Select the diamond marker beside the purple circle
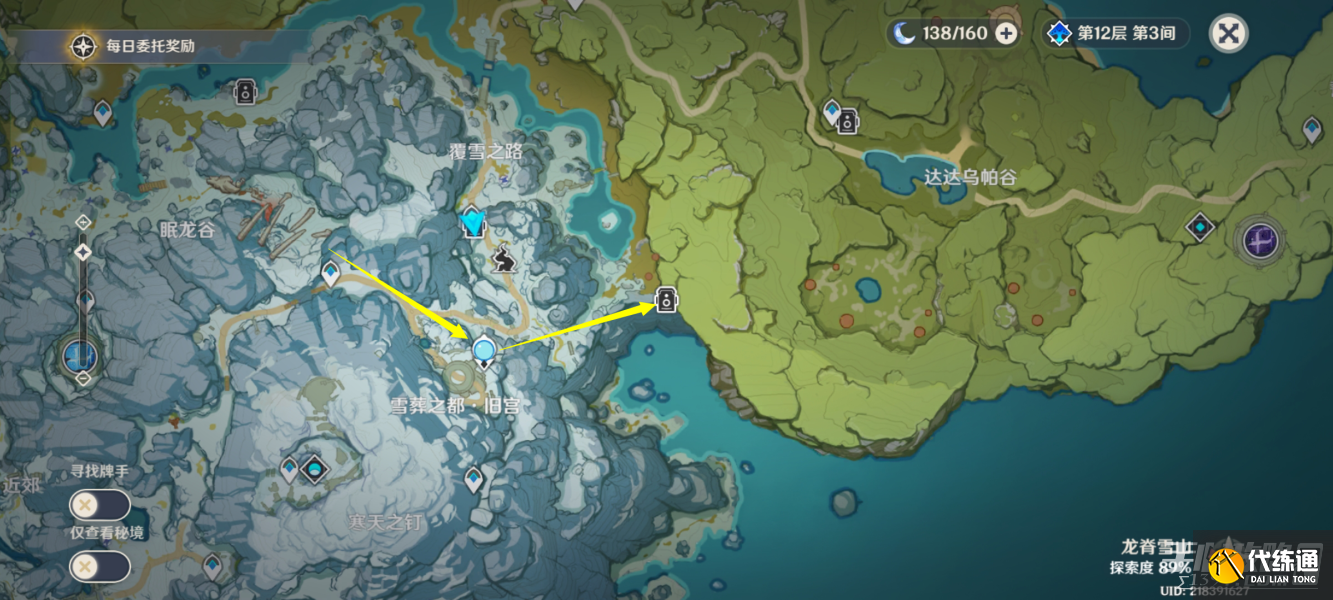 point(1200,228)
